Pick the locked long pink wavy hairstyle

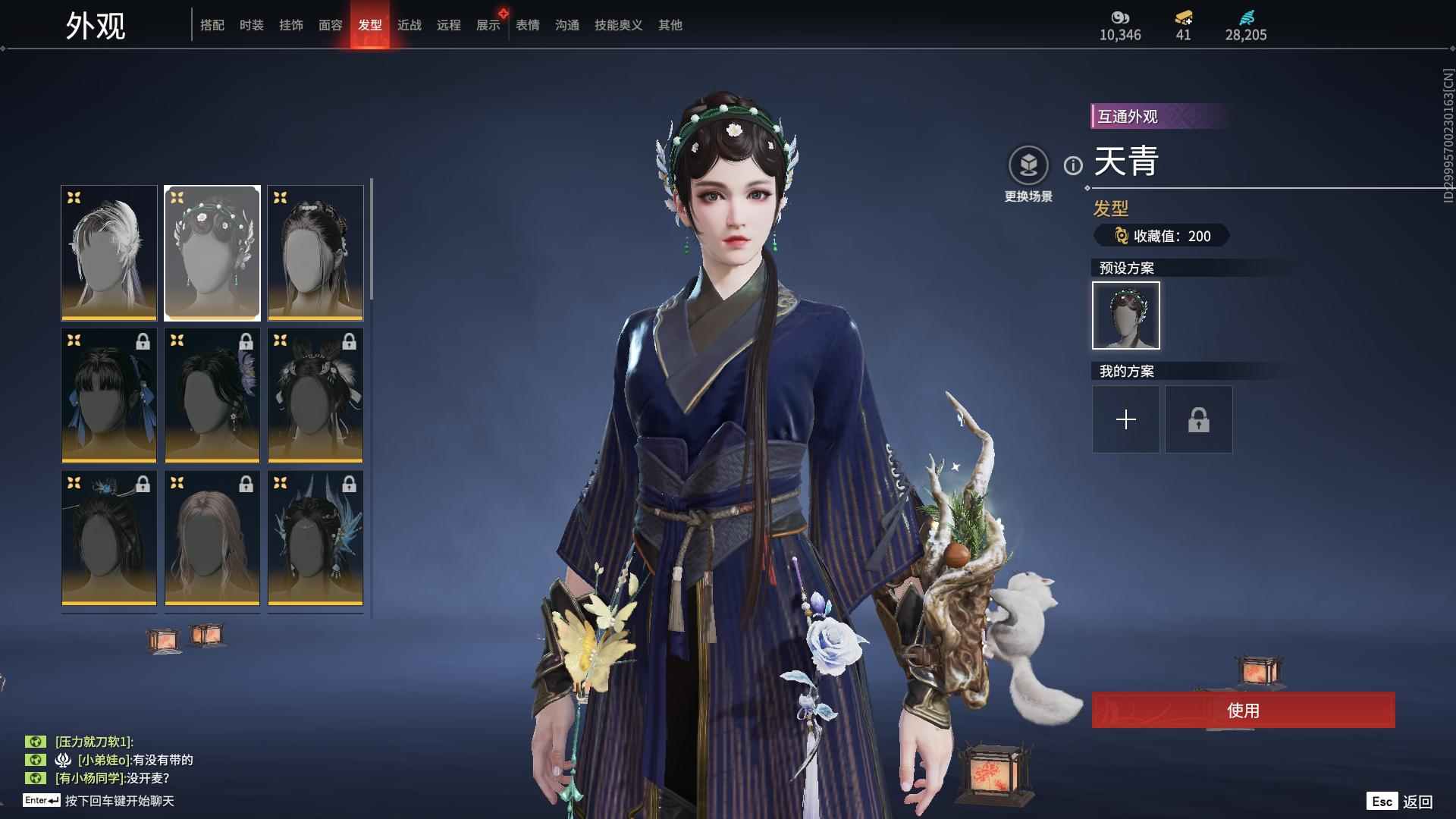(x=212, y=538)
